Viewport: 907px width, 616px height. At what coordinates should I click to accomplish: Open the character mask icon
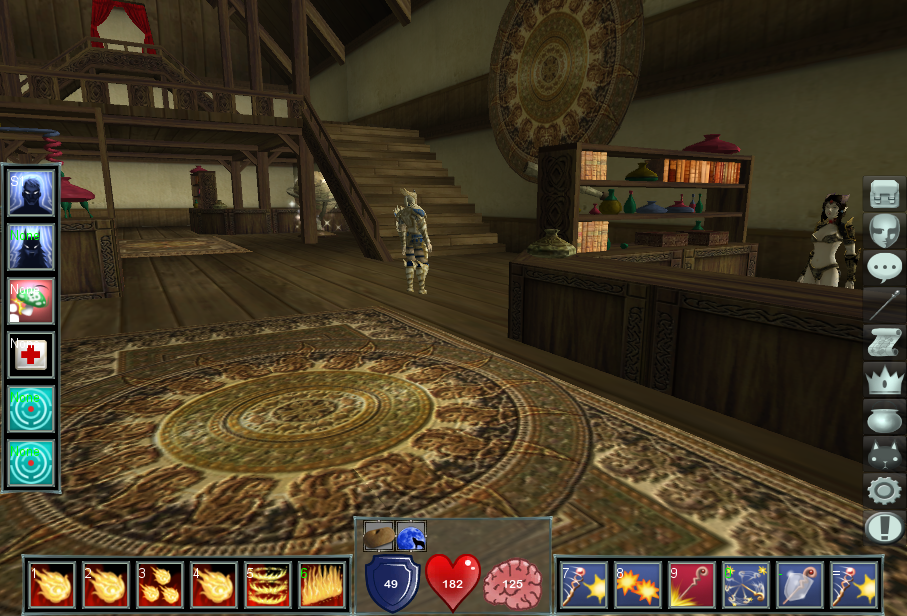point(884,231)
